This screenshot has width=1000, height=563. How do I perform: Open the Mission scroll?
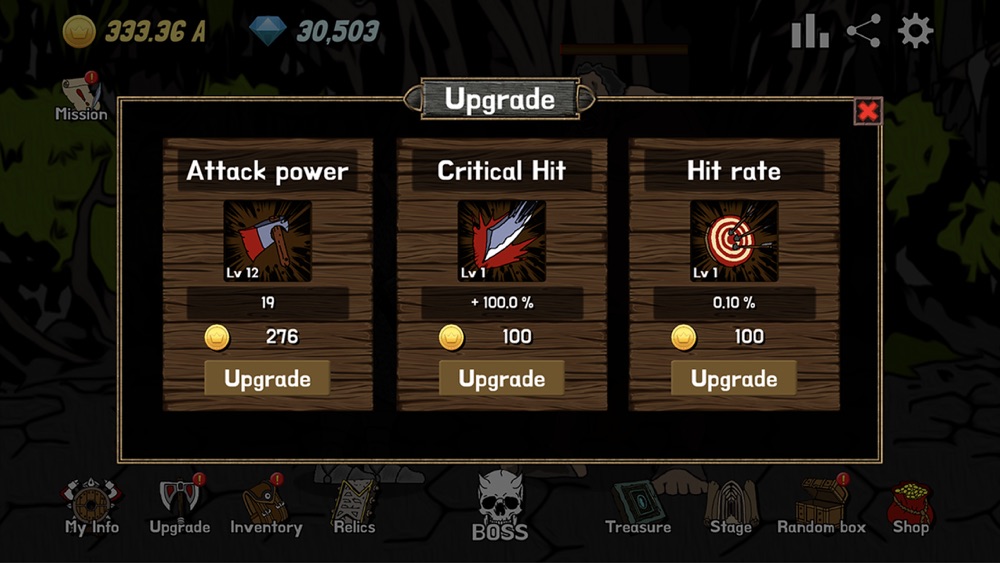[81, 97]
